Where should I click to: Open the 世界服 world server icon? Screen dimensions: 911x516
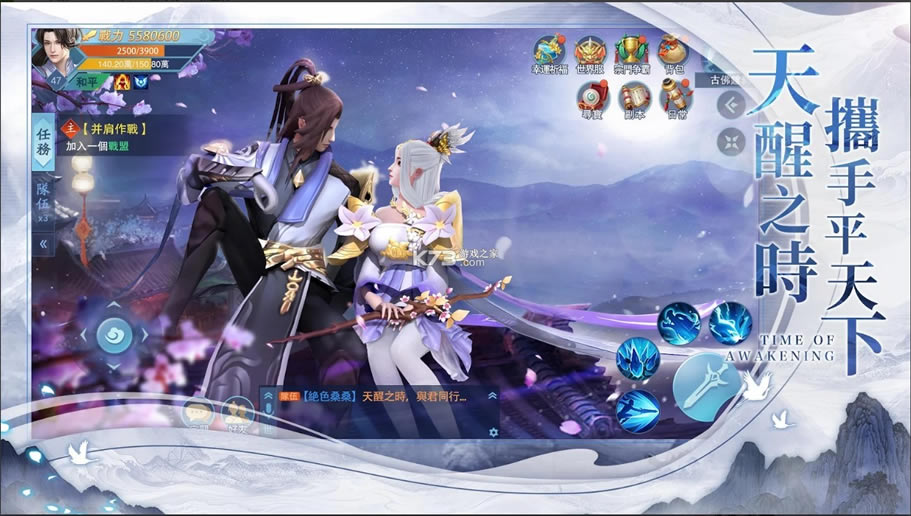point(590,52)
